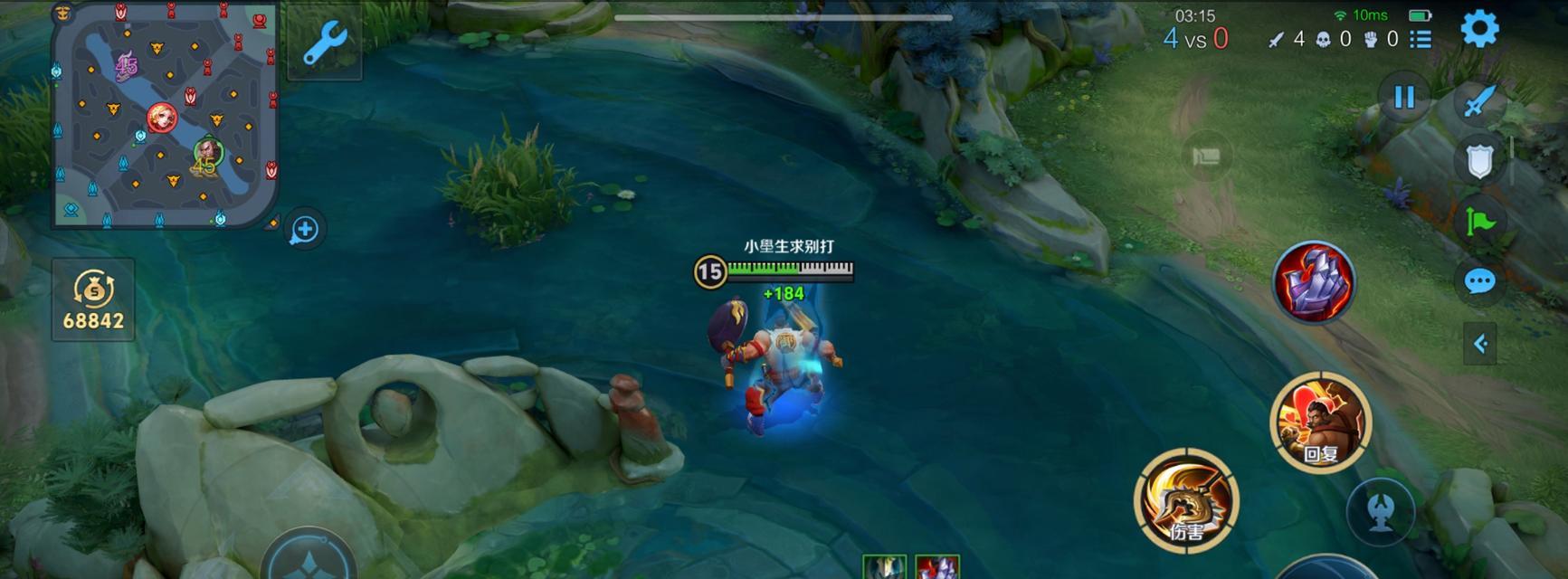The height and width of the screenshot is (579, 1568).
Task: Pause the match
Action: [x=1403, y=97]
